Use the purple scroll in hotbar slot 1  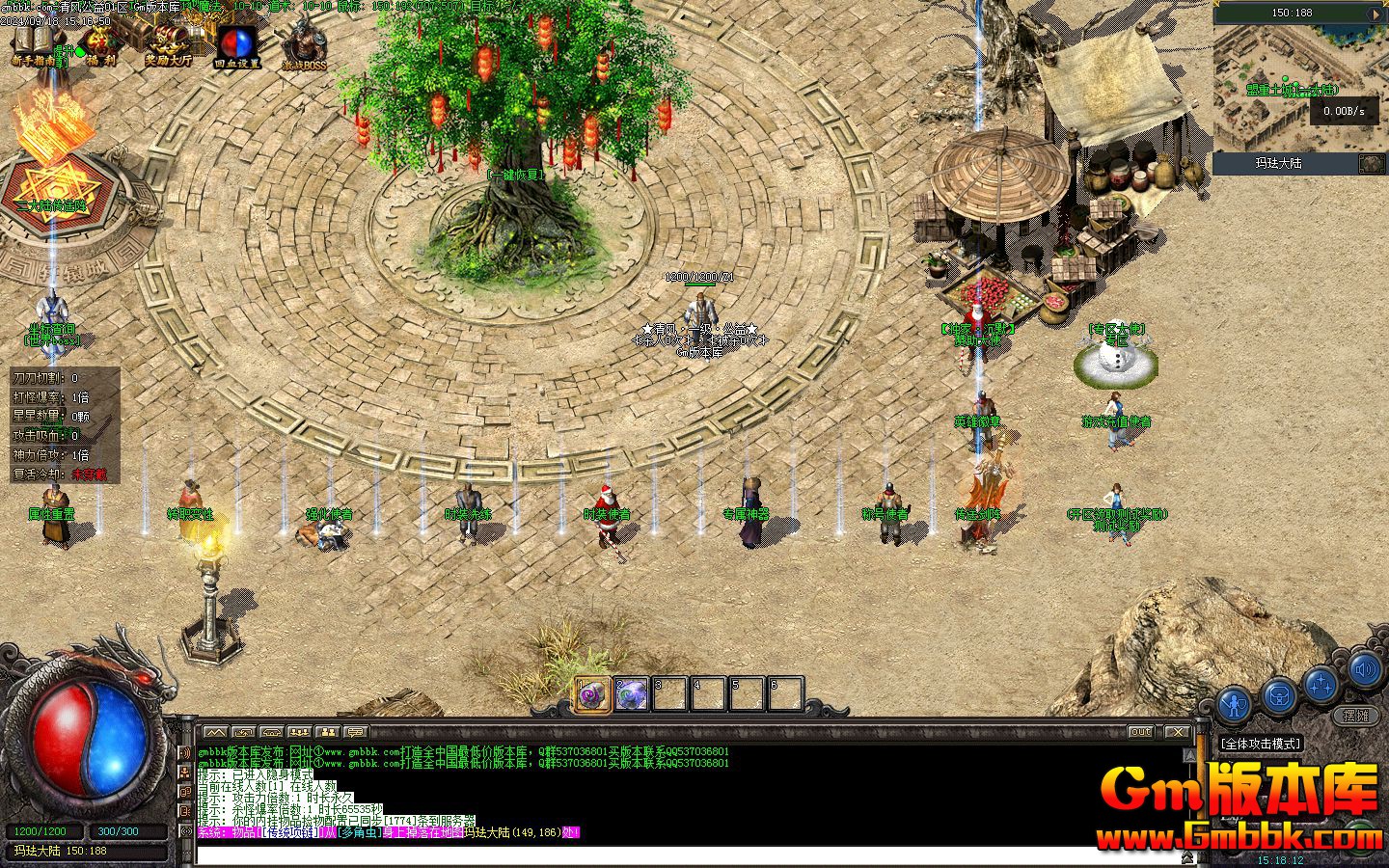pyautogui.click(x=592, y=694)
